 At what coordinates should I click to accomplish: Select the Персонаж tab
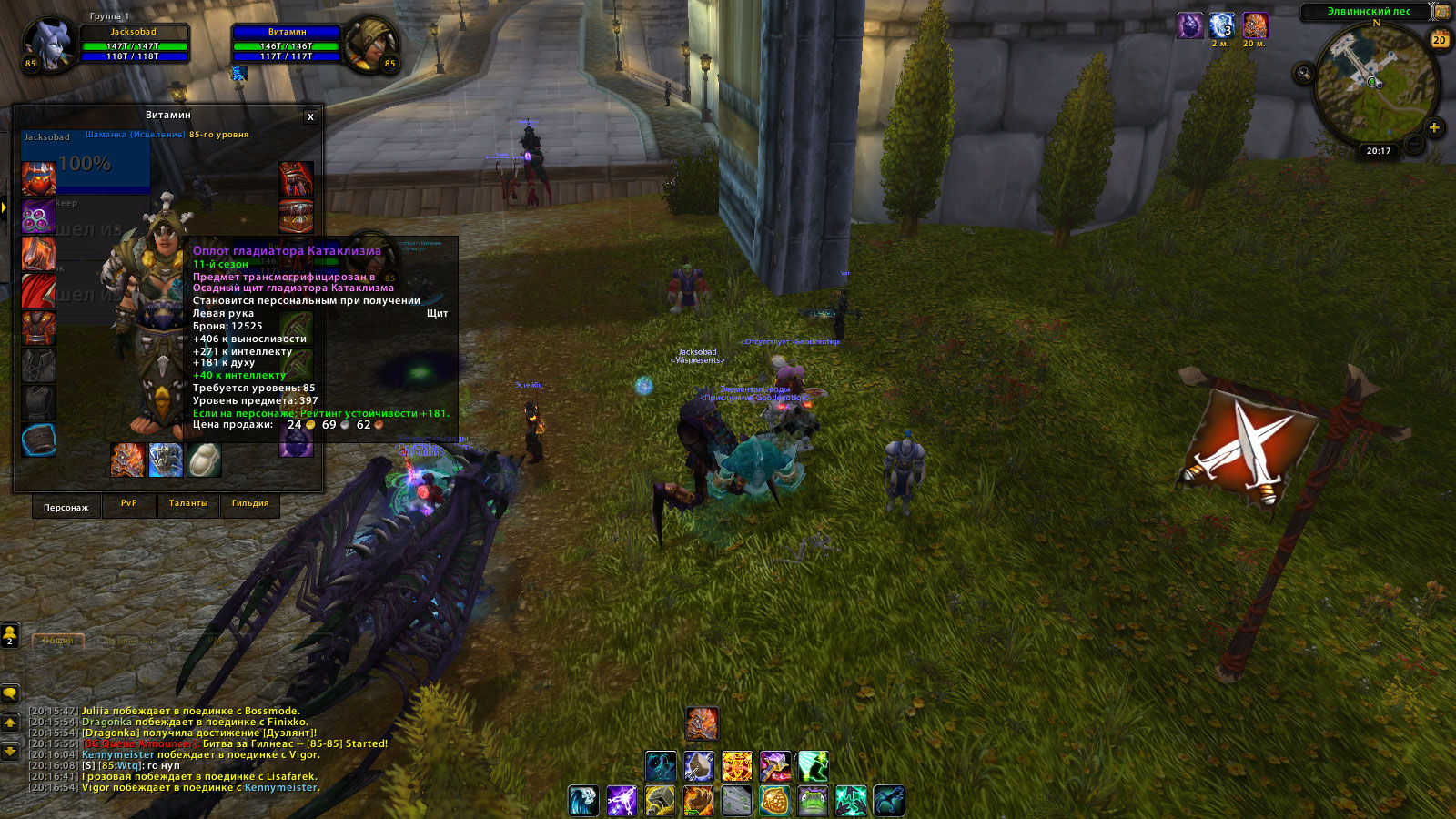(66, 507)
